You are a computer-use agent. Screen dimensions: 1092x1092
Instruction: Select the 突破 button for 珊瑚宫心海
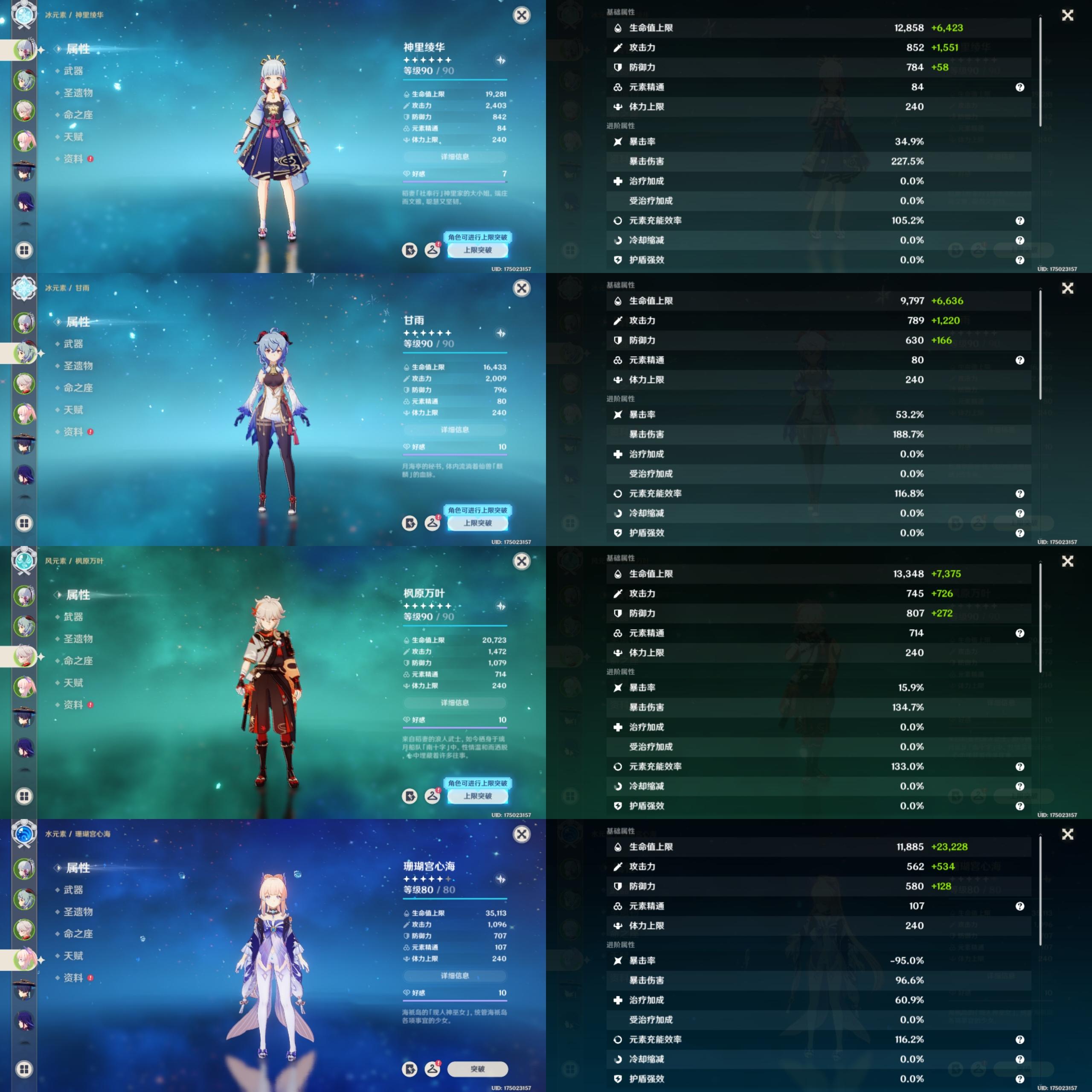pos(477,1069)
